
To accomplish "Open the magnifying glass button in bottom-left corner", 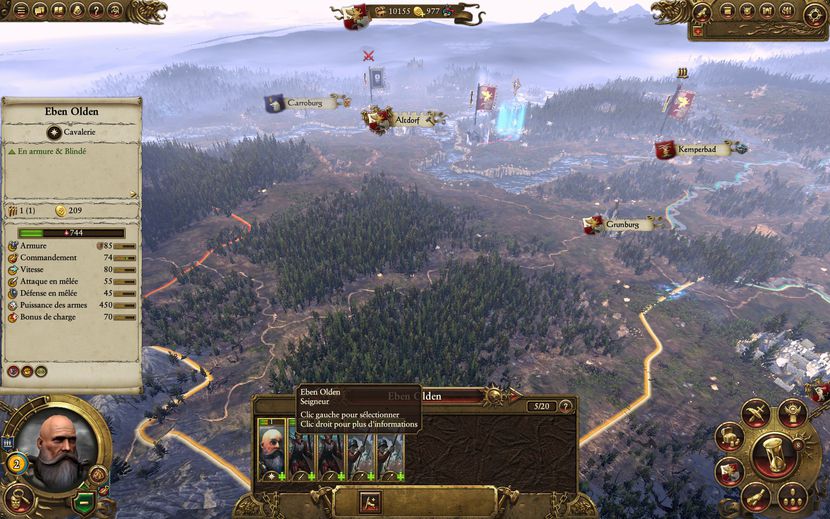I will pyautogui.click(x=19, y=497).
